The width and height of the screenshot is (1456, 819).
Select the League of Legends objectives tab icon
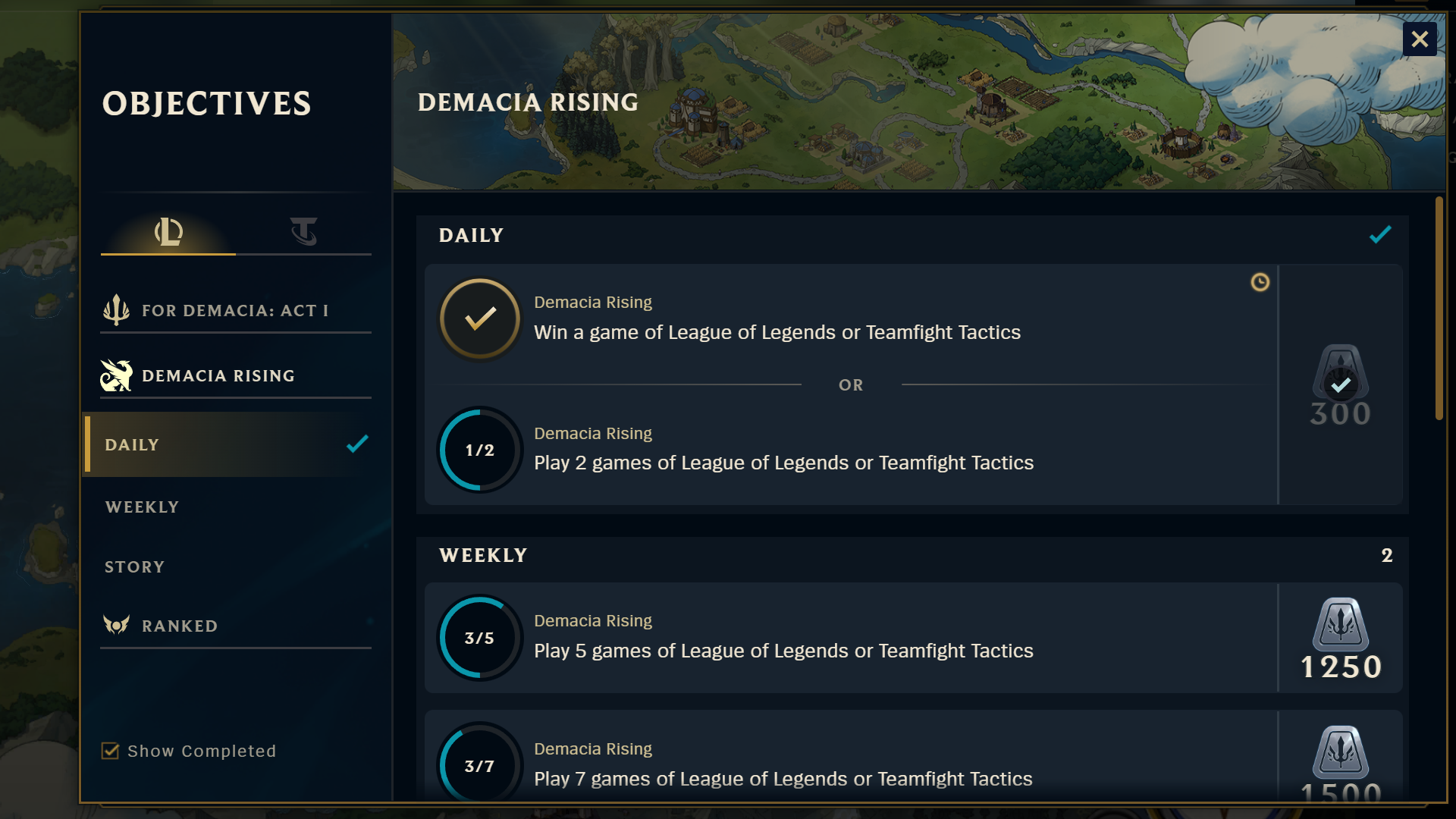(x=168, y=231)
